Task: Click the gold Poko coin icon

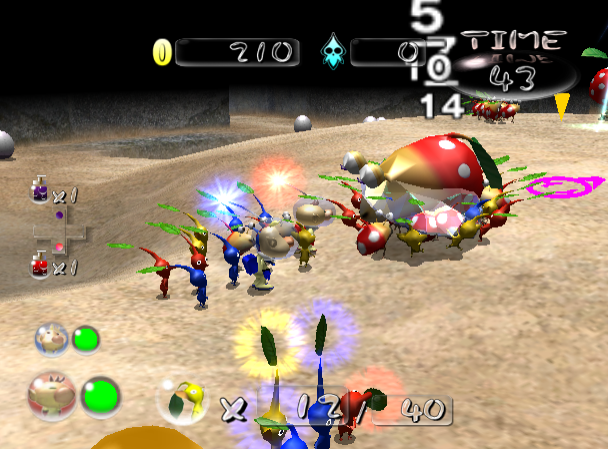Action: (162, 52)
